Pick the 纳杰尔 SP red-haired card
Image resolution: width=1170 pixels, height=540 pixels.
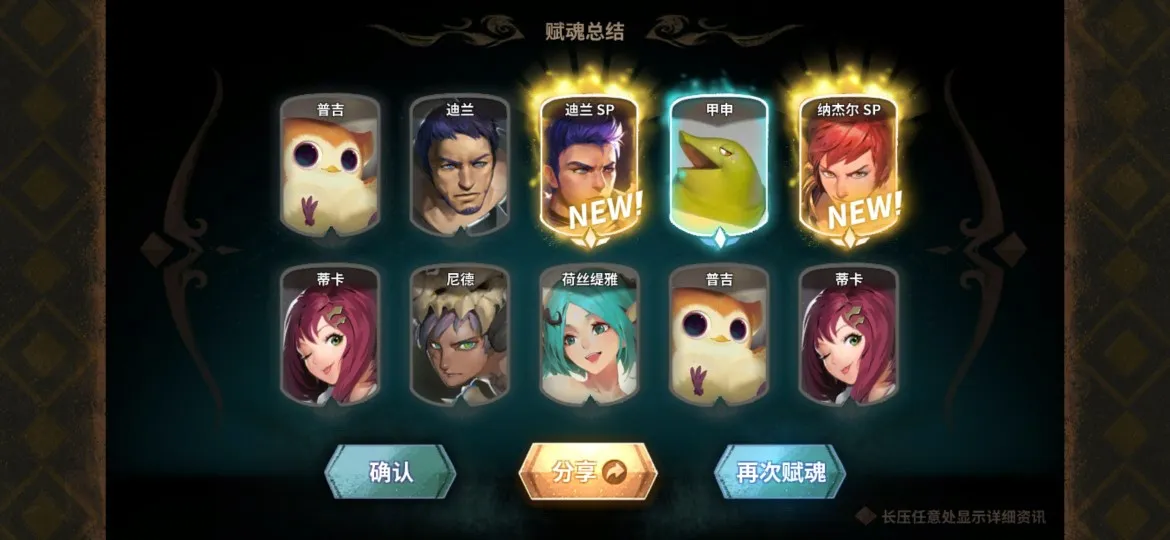coord(849,168)
